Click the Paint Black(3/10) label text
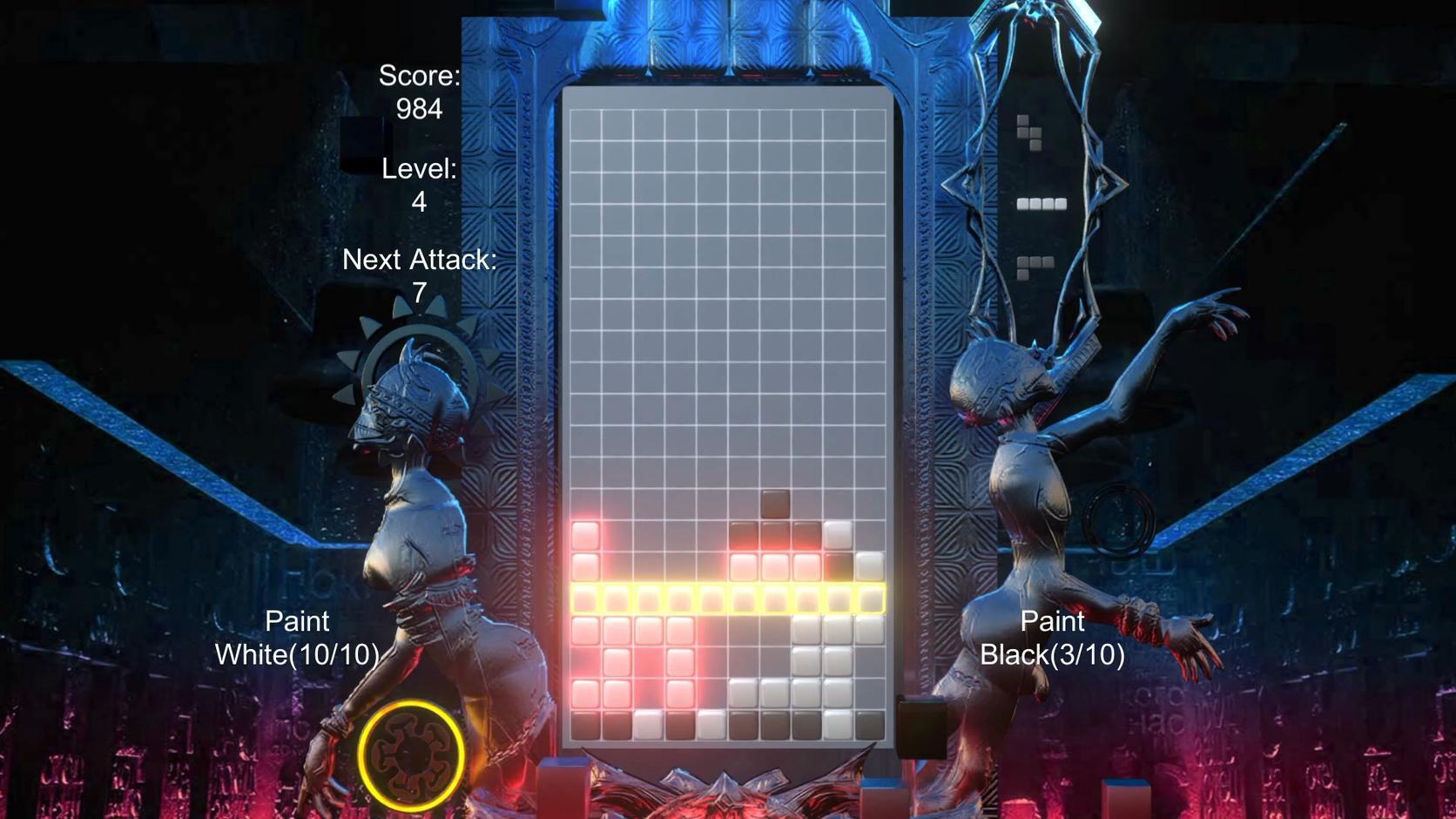 click(x=1052, y=653)
